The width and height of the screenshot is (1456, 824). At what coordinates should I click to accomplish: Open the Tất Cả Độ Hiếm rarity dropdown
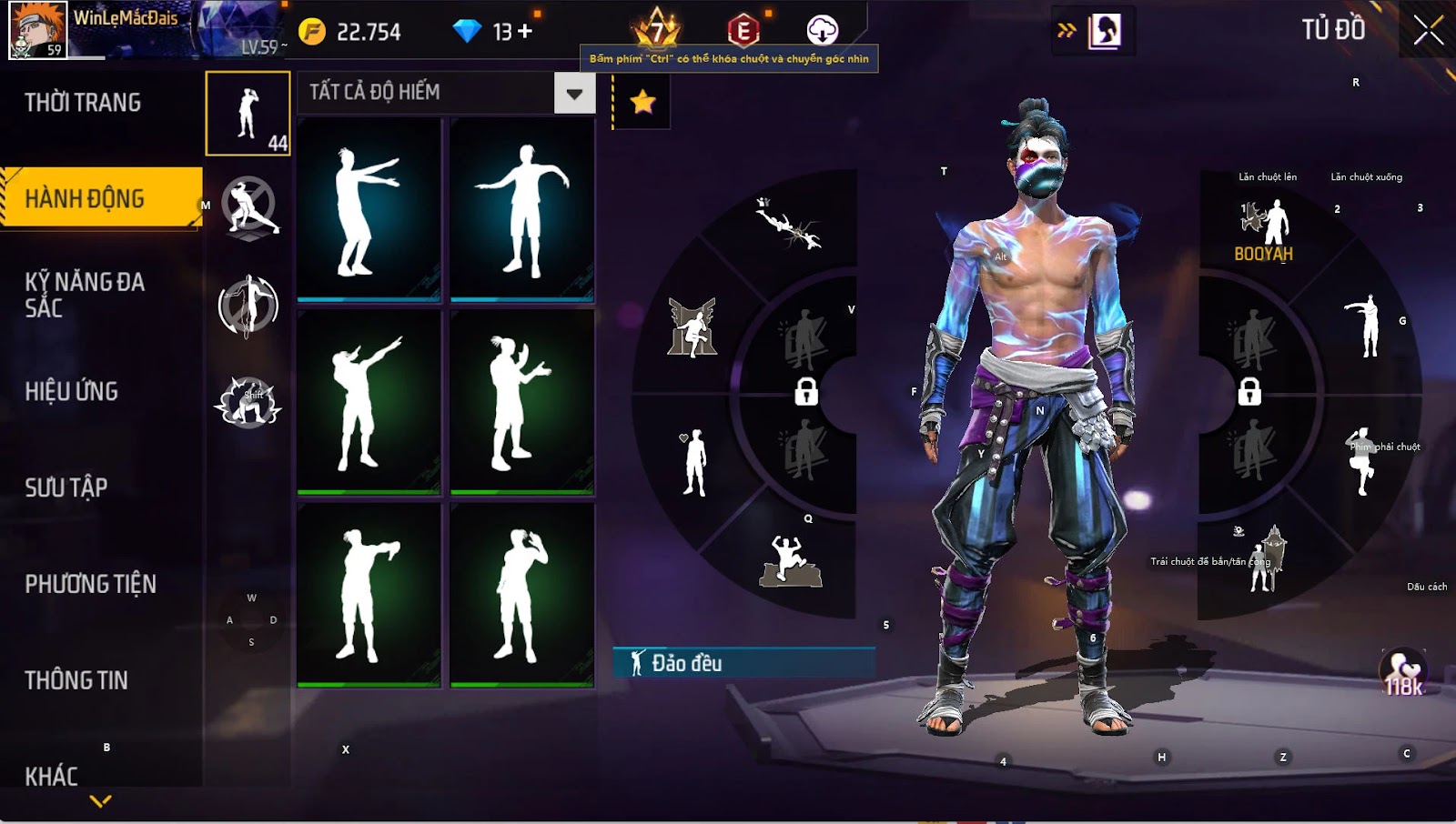click(574, 93)
